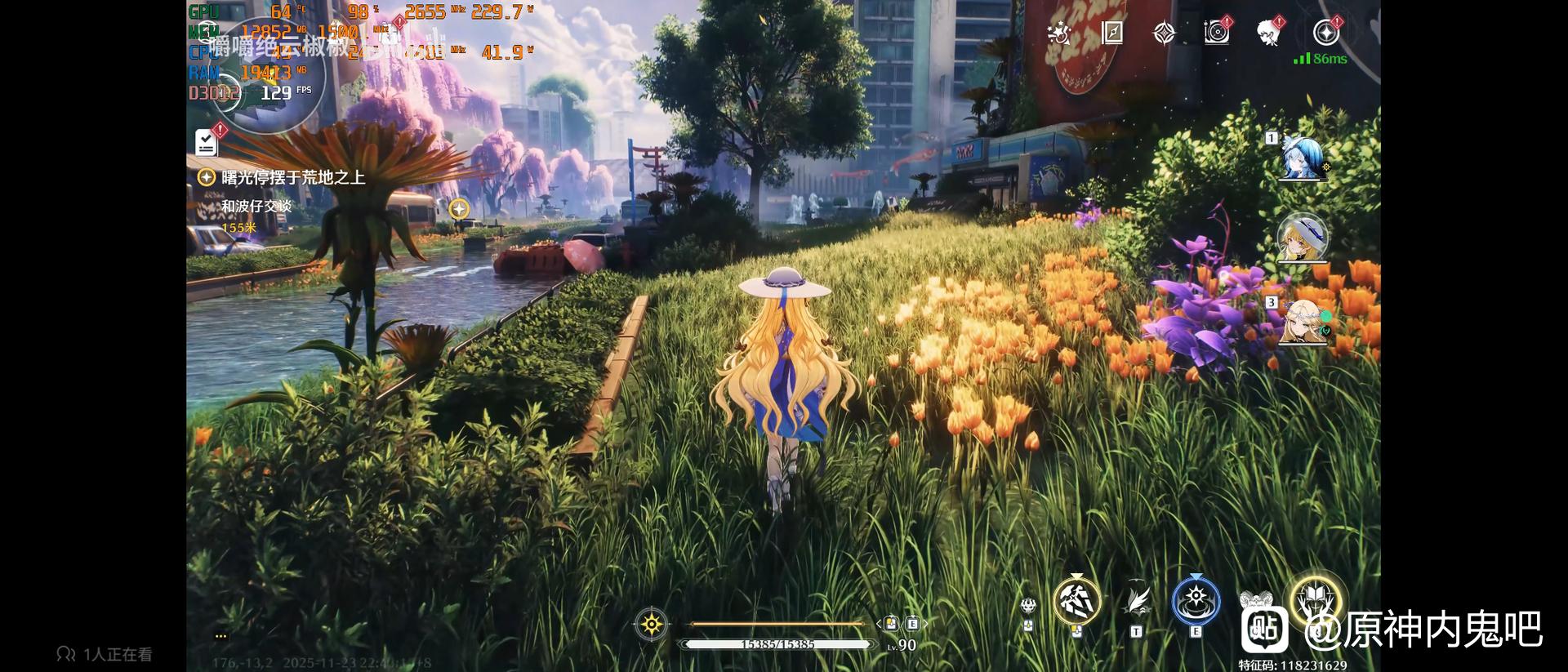Open the character head profile icon

tap(1267, 33)
